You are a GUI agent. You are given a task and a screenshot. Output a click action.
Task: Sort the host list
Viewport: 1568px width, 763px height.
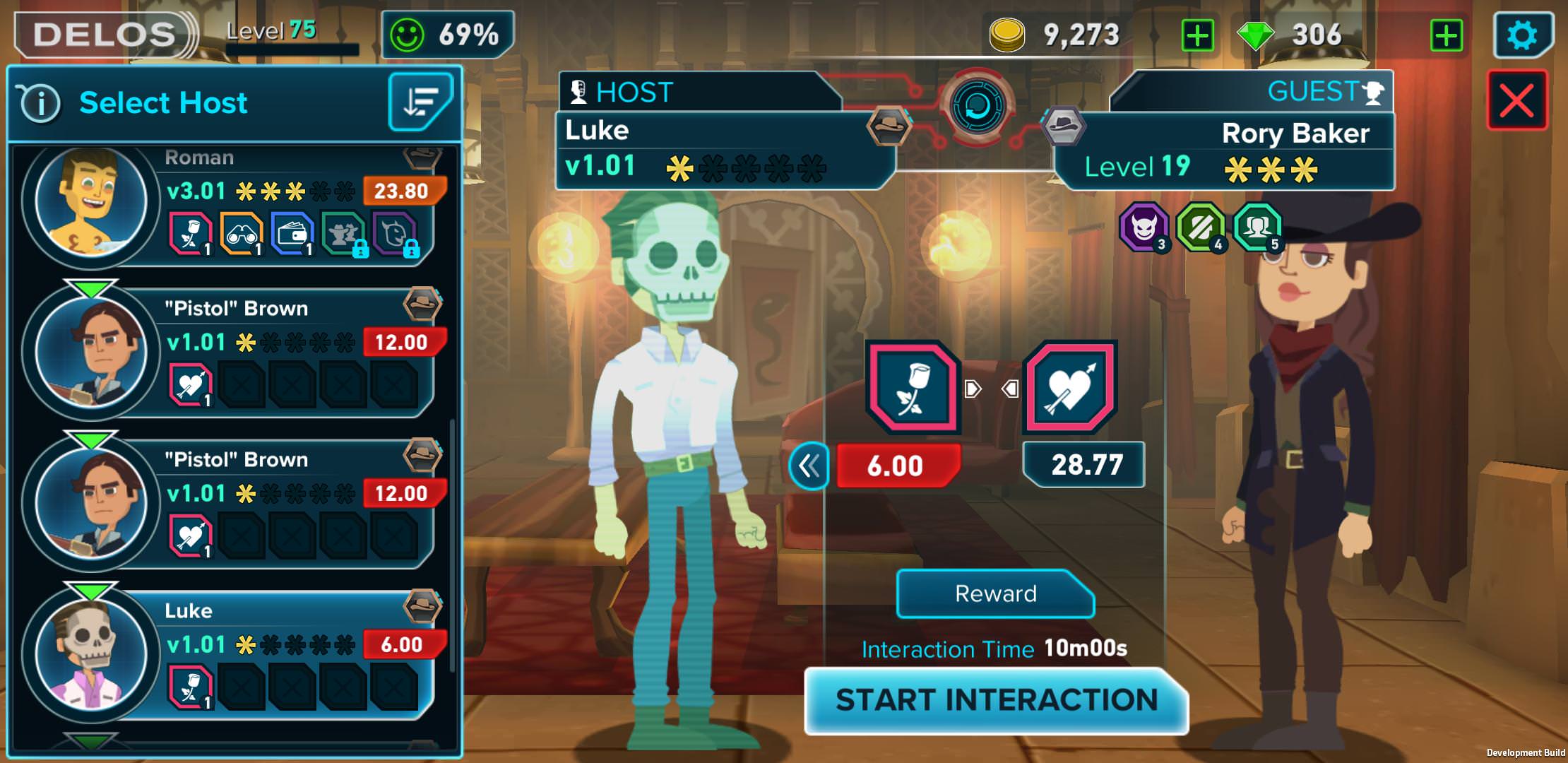point(420,102)
